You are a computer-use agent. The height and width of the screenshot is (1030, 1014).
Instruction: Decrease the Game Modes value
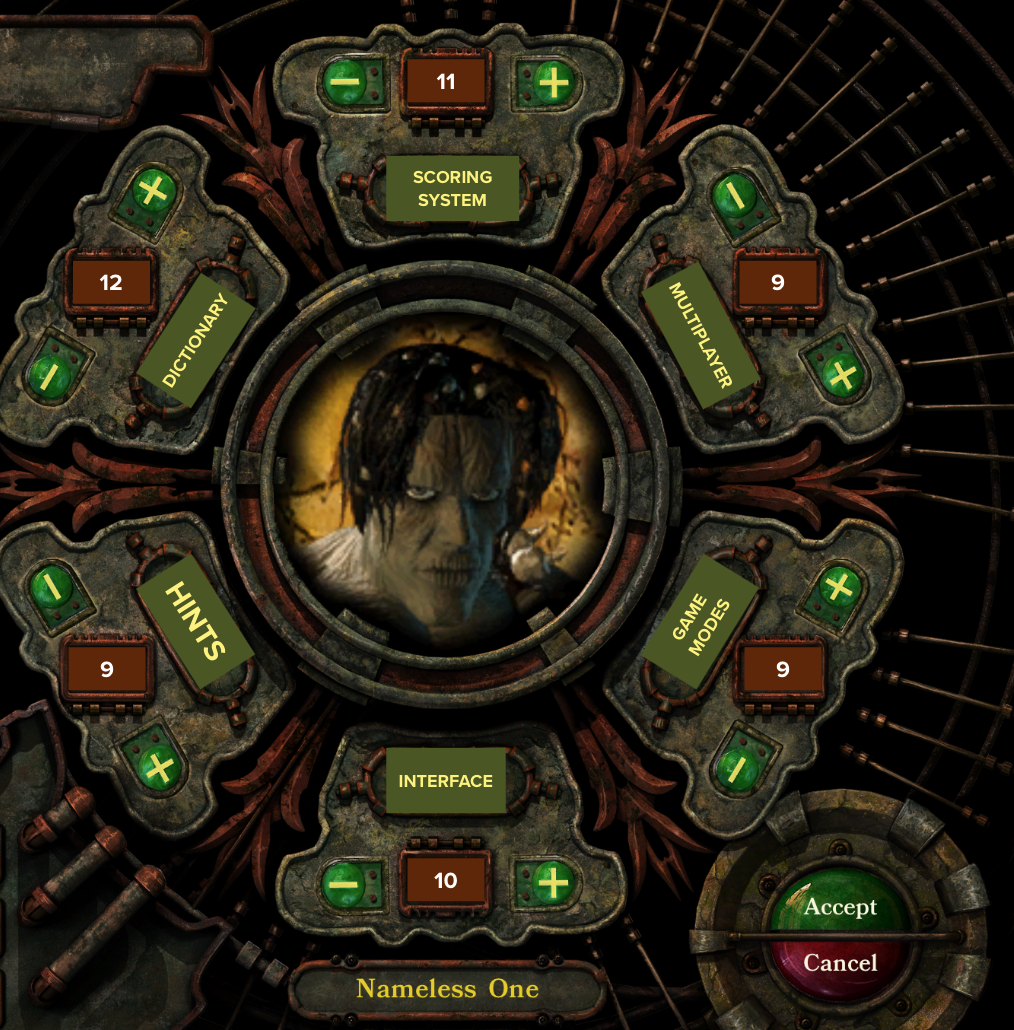(x=735, y=768)
